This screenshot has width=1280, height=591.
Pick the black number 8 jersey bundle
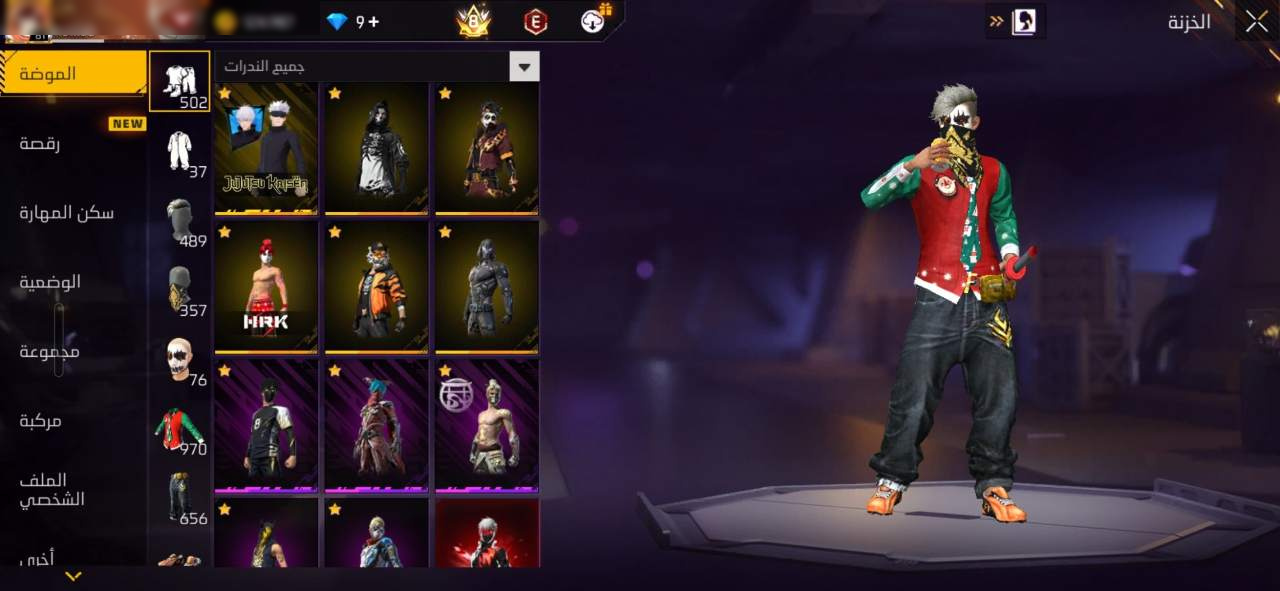click(266, 426)
